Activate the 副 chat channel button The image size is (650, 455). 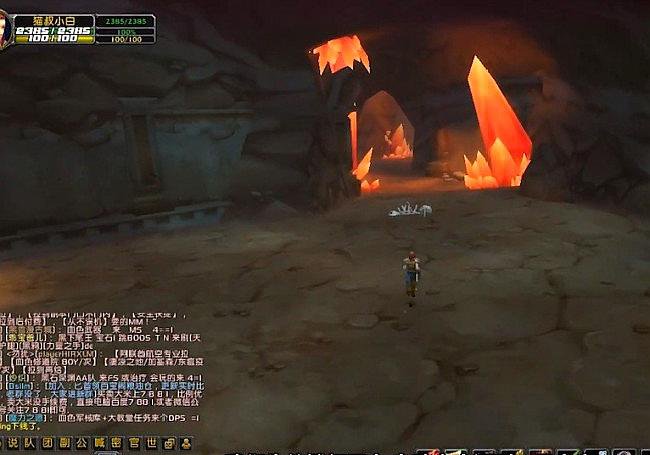(x=63, y=443)
